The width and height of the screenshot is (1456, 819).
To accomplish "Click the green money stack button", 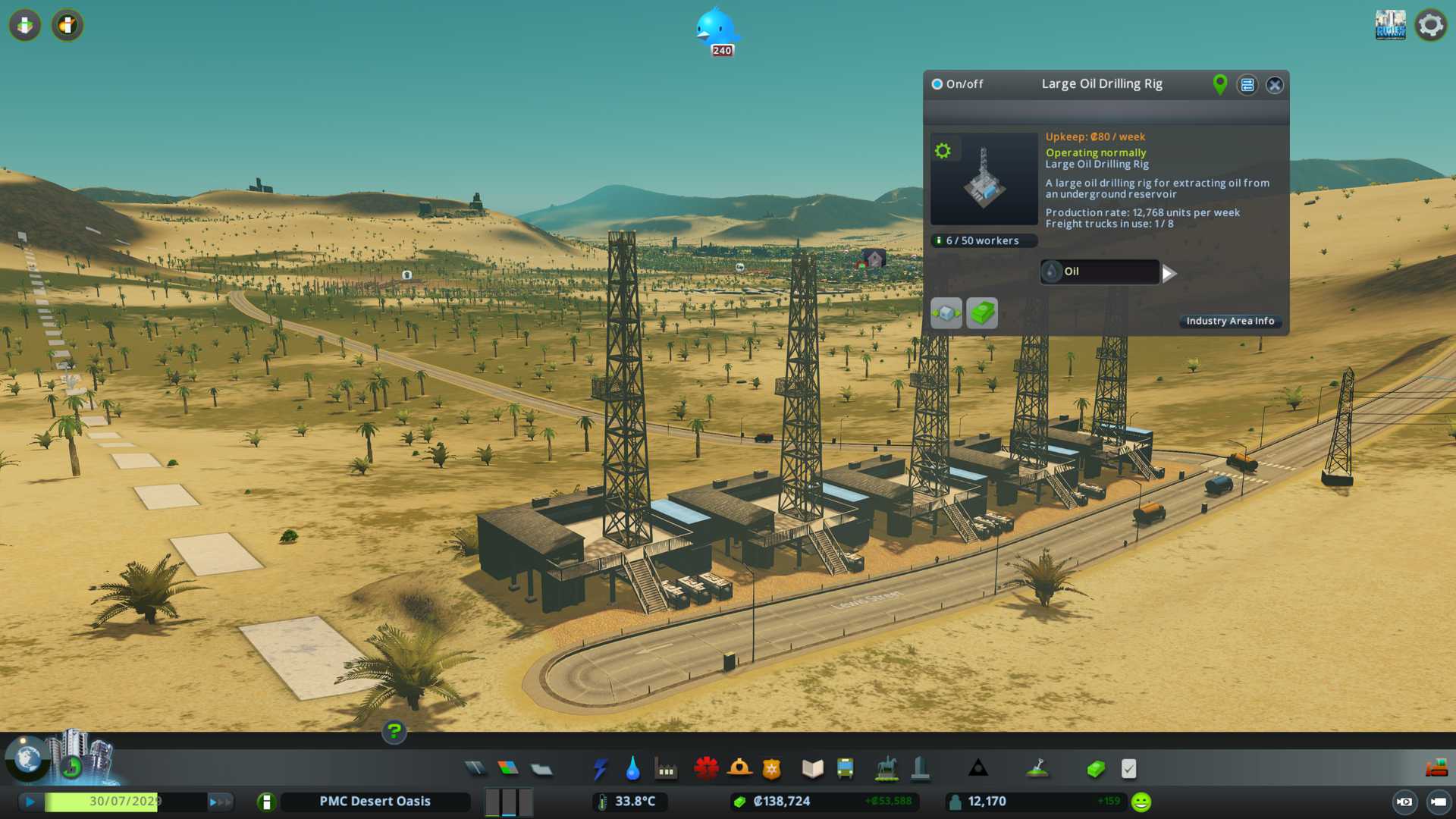I will pyautogui.click(x=982, y=313).
